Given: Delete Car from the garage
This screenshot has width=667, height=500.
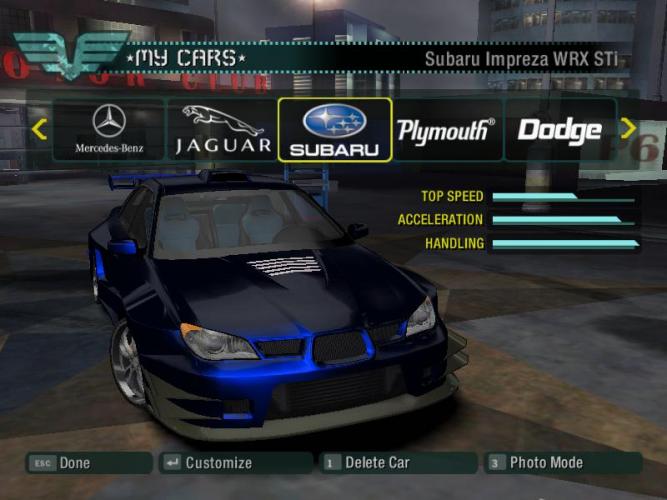Looking at the screenshot, I should pyautogui.click(x=397, y=463).
